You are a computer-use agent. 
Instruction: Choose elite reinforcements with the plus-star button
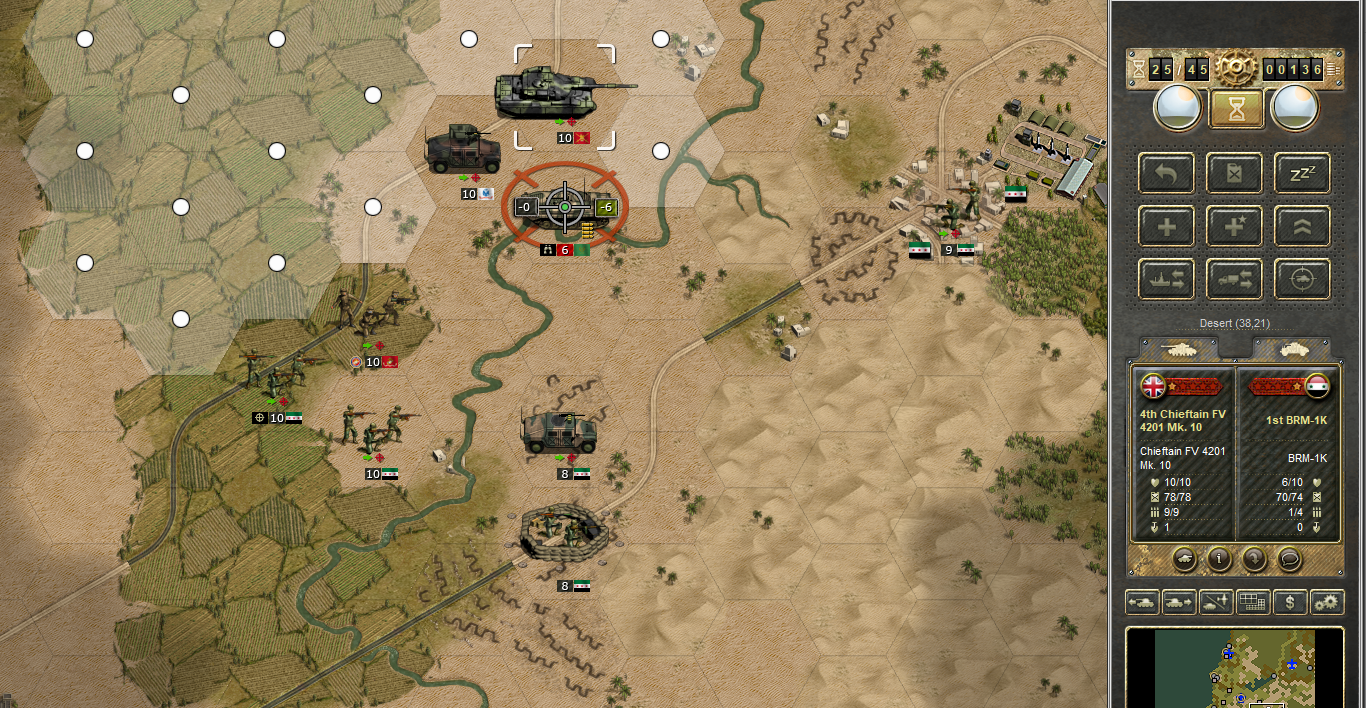click(1234, 226)
